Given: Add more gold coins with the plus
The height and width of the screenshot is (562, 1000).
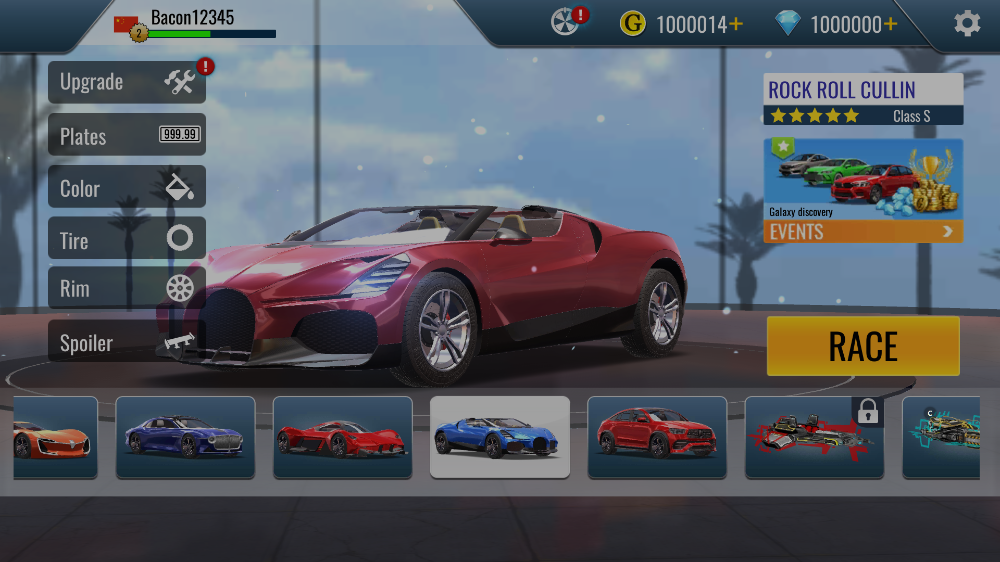Looking at the screenshot, I should pyautogui.click(x=737, y=24).
